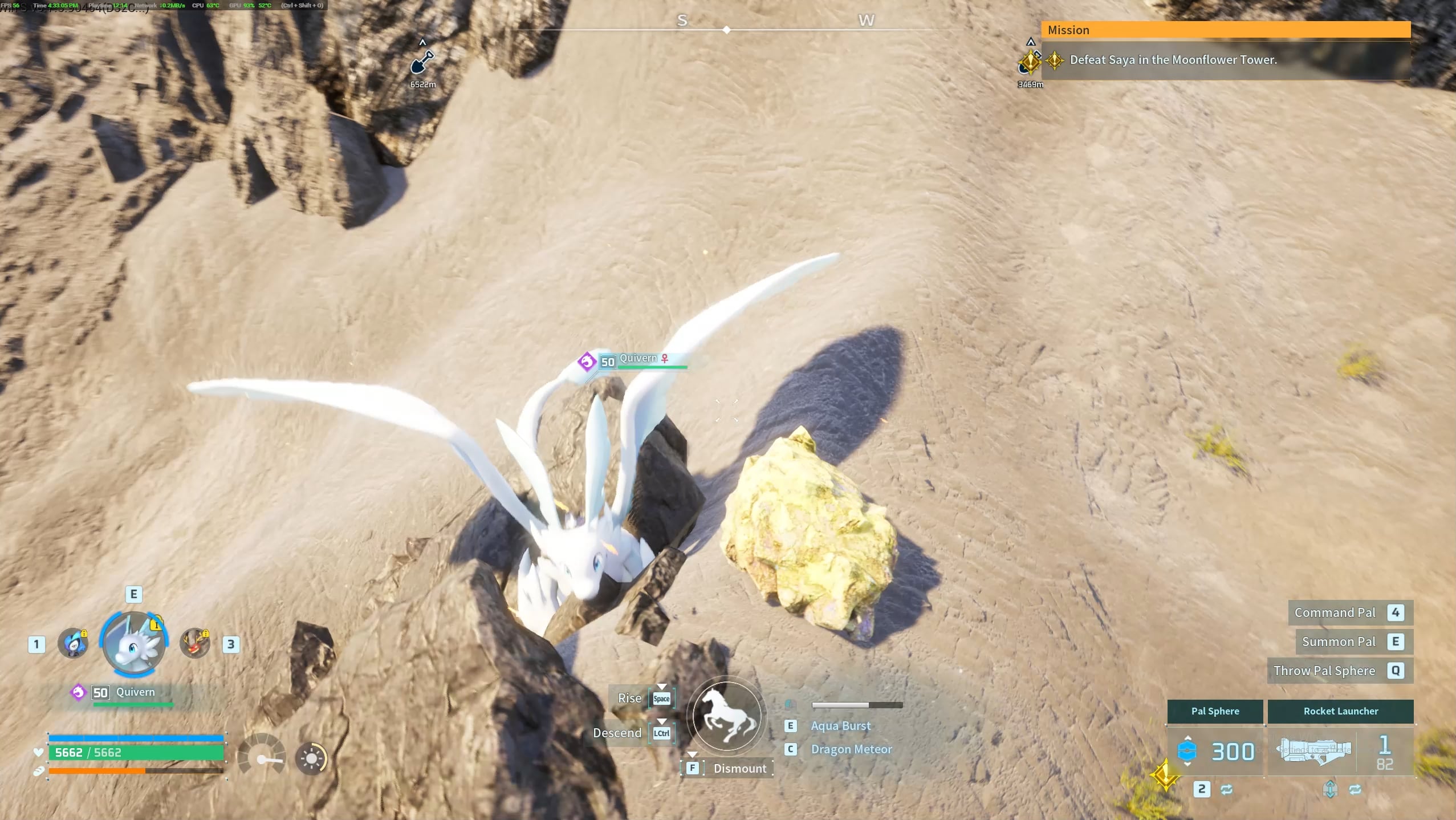
Task: Click the shovel marker on the compass
Action: (422, 62)
